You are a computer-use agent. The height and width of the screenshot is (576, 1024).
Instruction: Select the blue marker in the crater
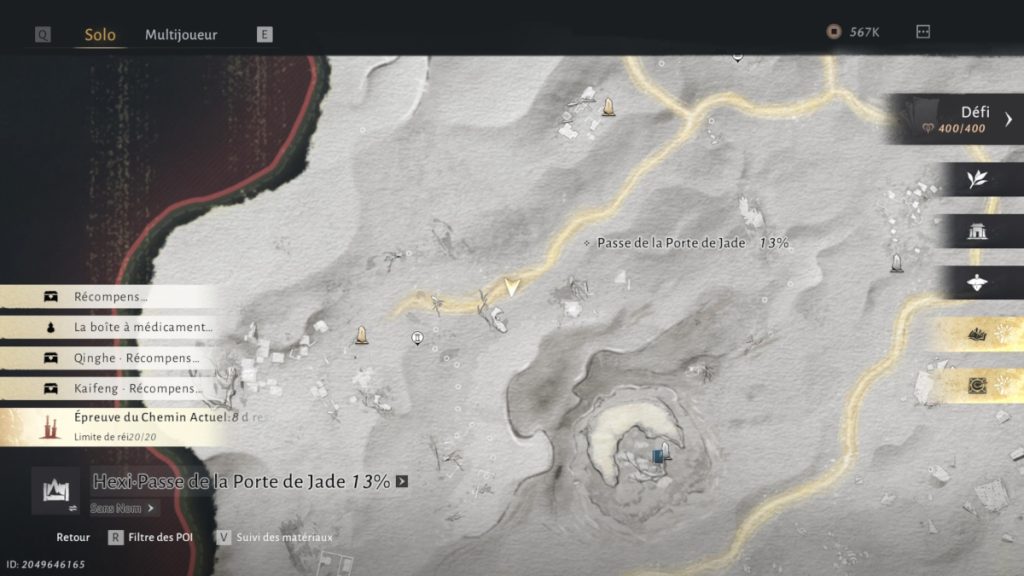click(658, 456)
